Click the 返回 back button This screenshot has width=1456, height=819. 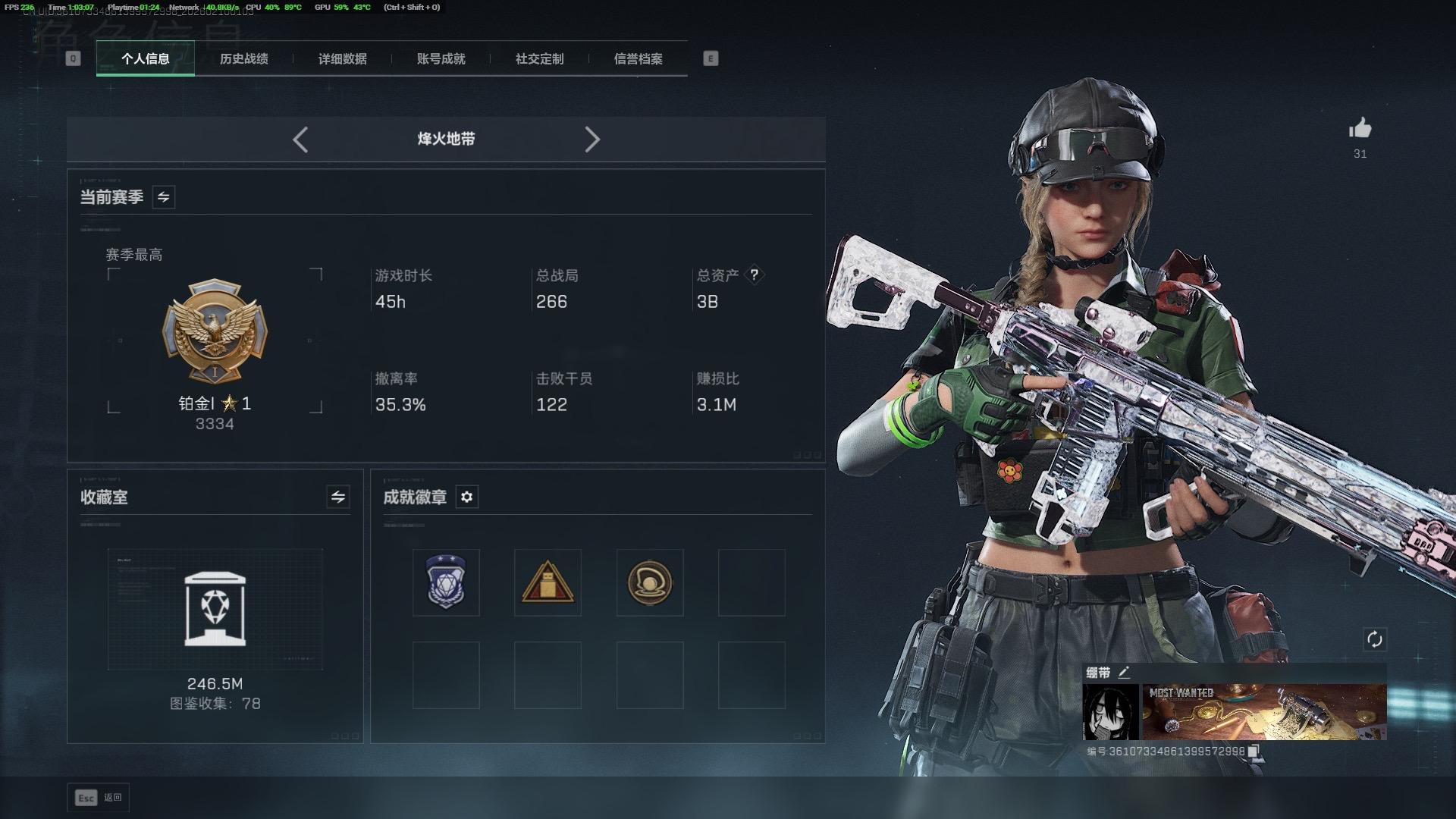[x=99, y=798]
